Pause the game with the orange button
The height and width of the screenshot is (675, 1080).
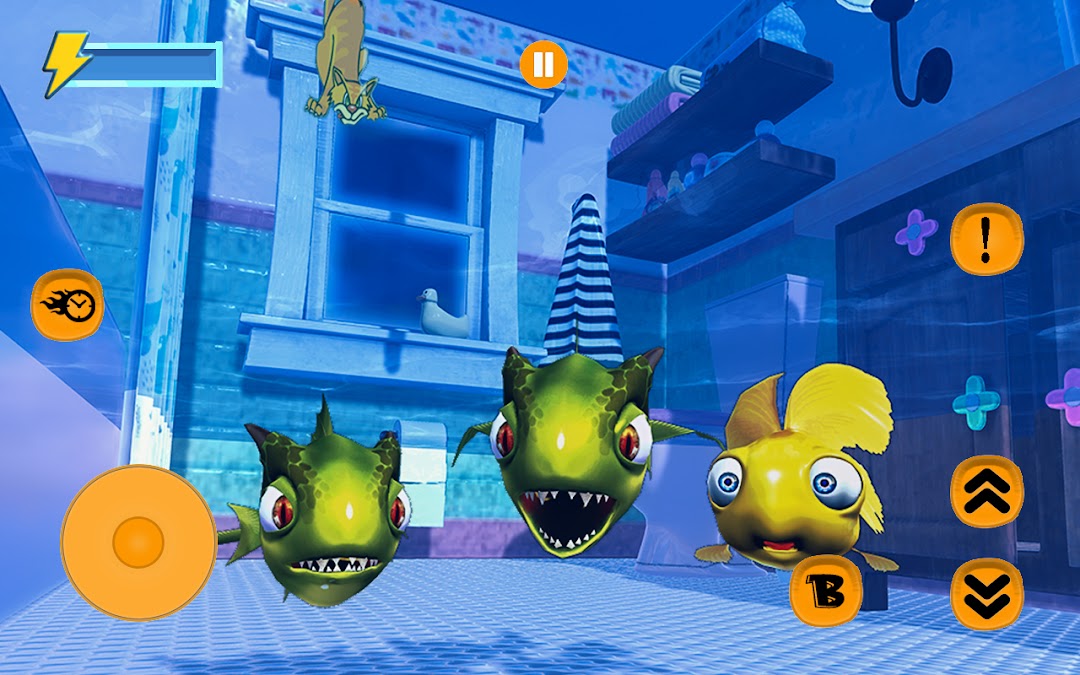[x=543, y=66]
